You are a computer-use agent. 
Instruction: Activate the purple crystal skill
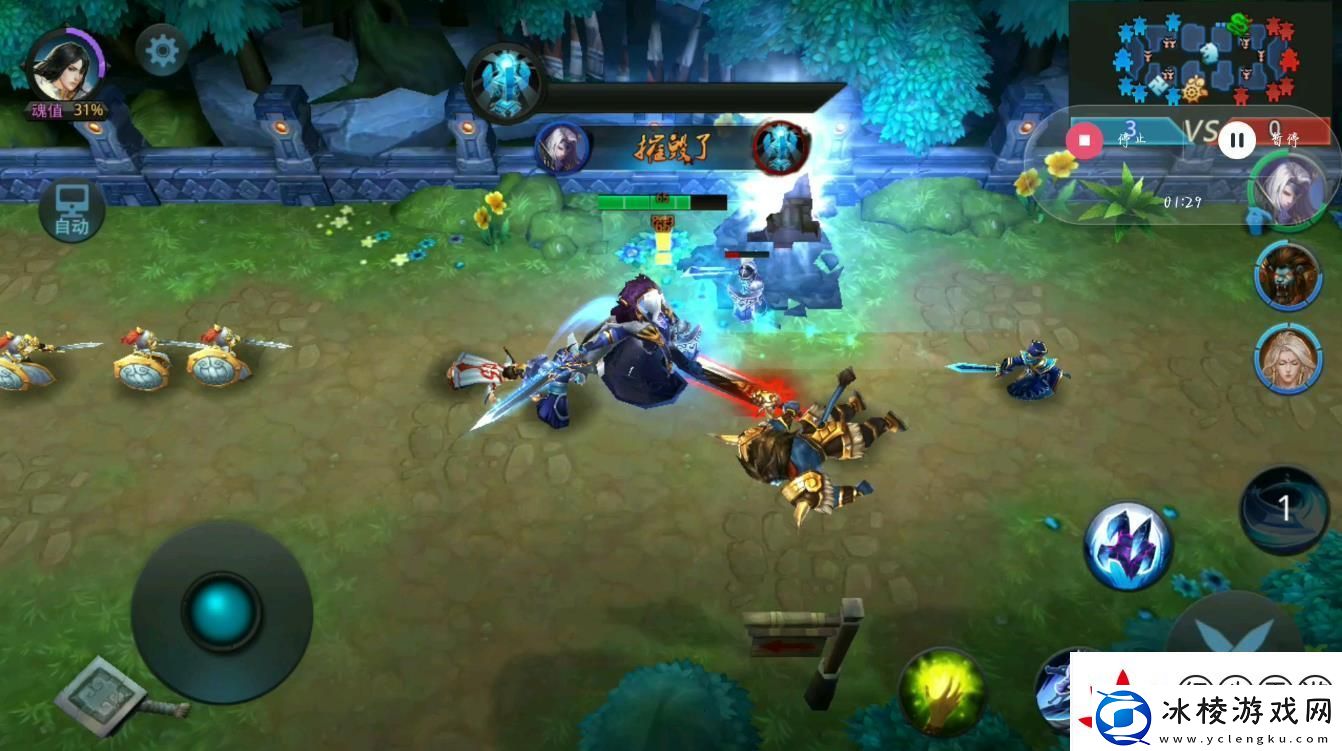point(1128,546)
